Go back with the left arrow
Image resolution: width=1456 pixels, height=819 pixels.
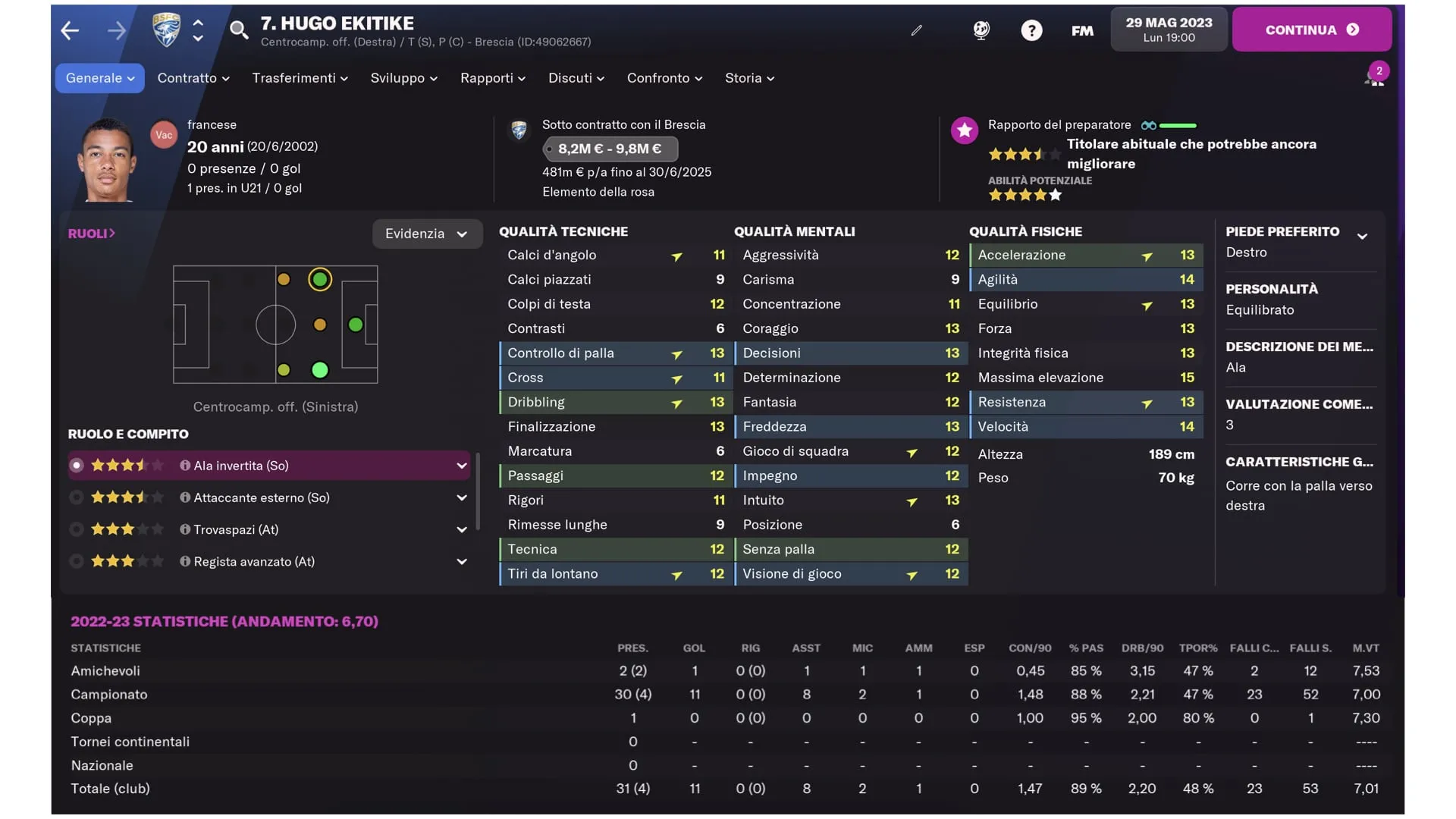70,30
